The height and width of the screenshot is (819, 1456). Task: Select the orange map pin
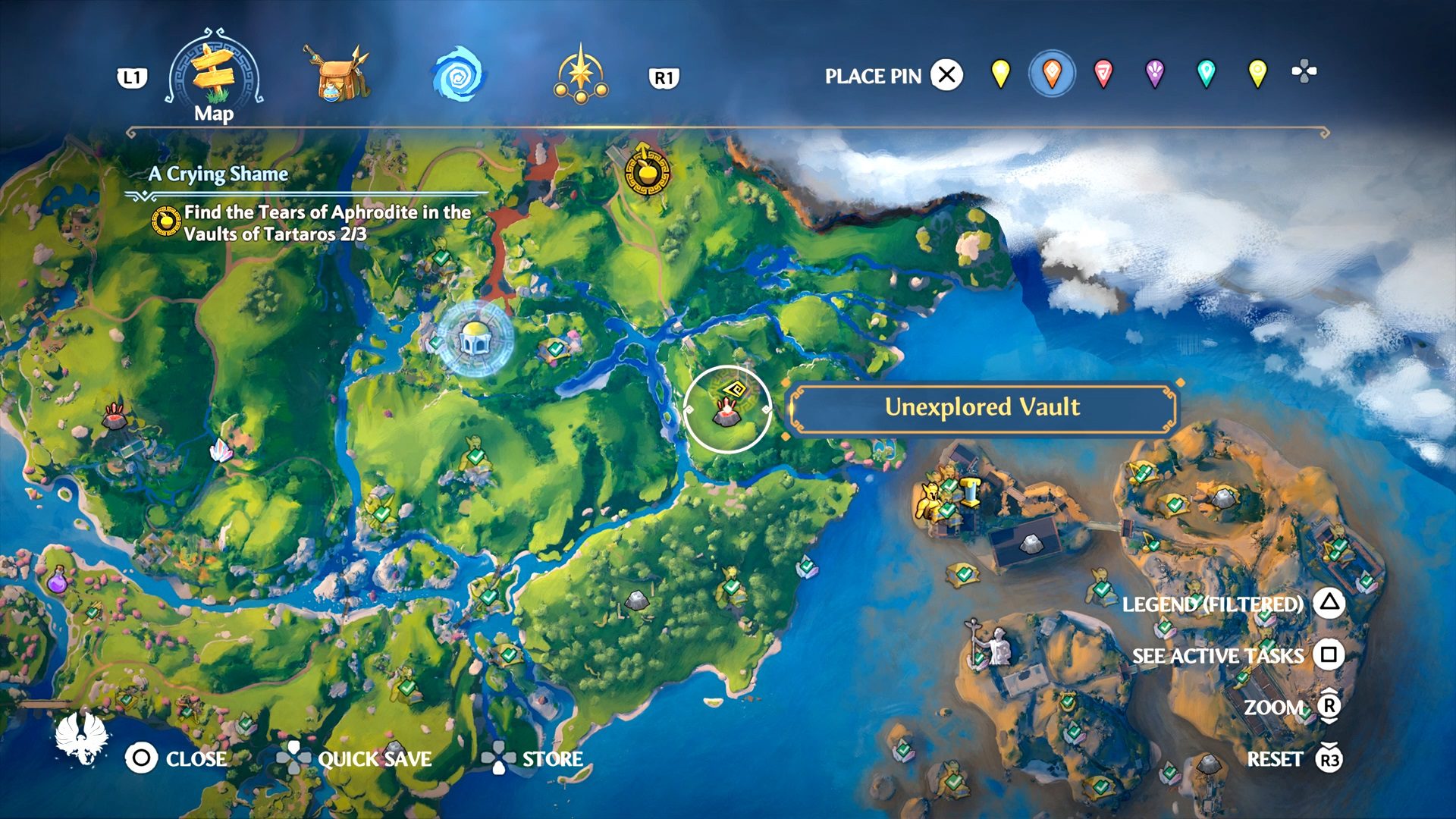pyautogui.click(x=1052, y=74)
